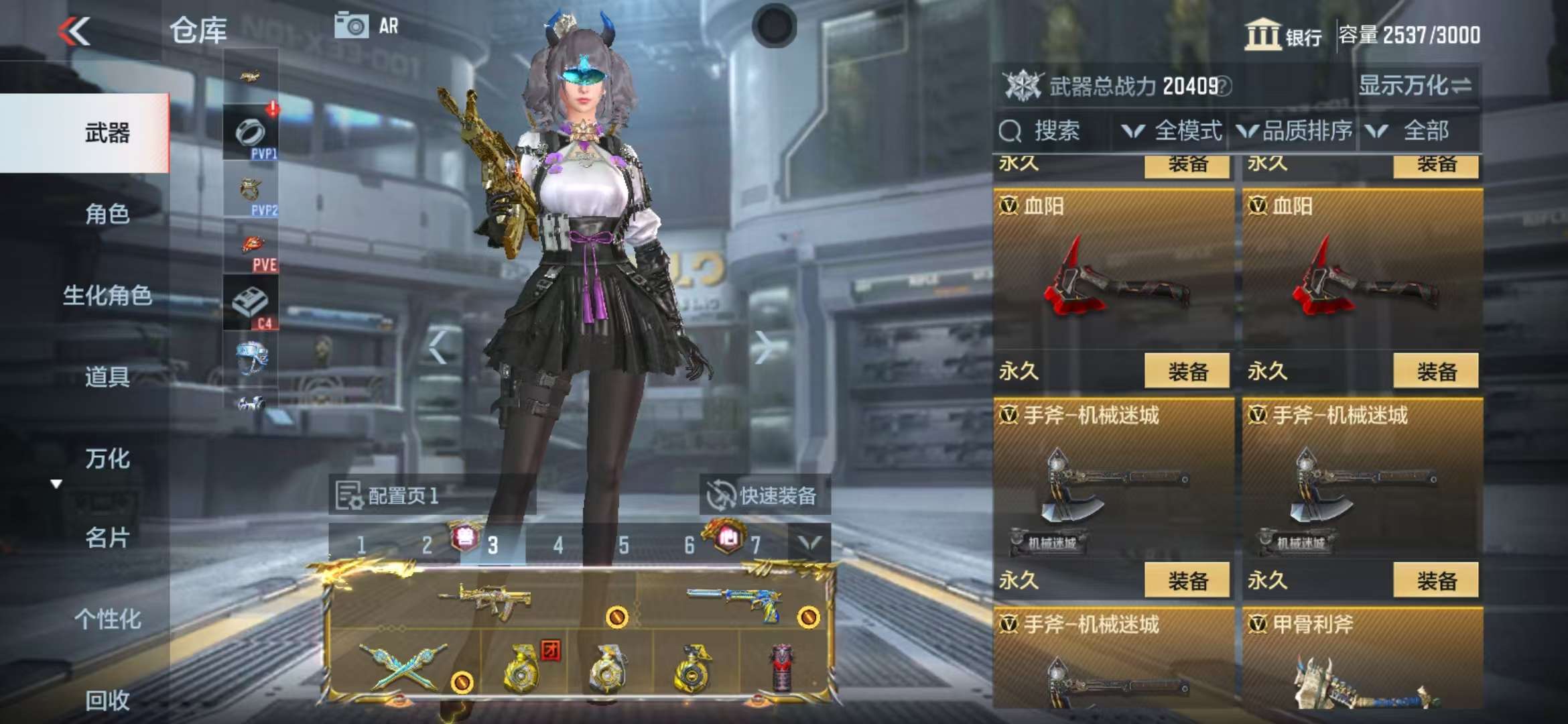Viewport: 1568px width, 724px height.
Task: Select the crossed blades melee weapon slot
Action: [403, 666]
